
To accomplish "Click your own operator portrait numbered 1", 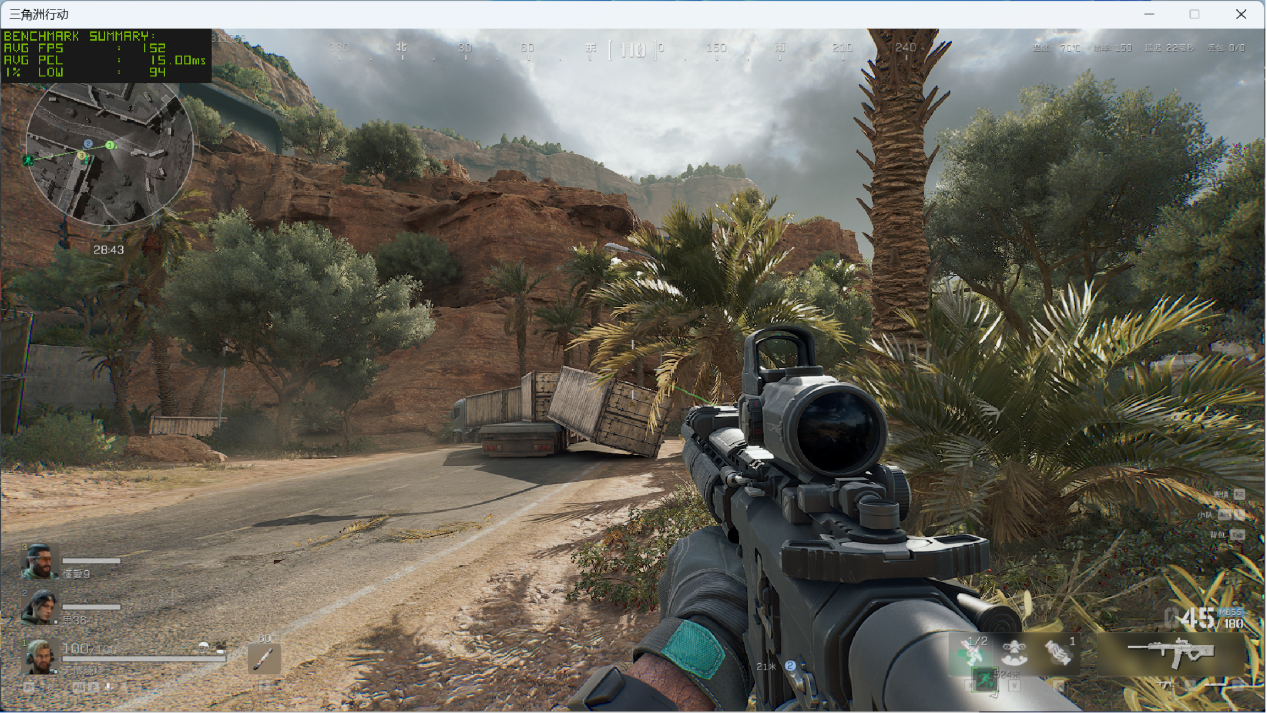I will 39,656.
